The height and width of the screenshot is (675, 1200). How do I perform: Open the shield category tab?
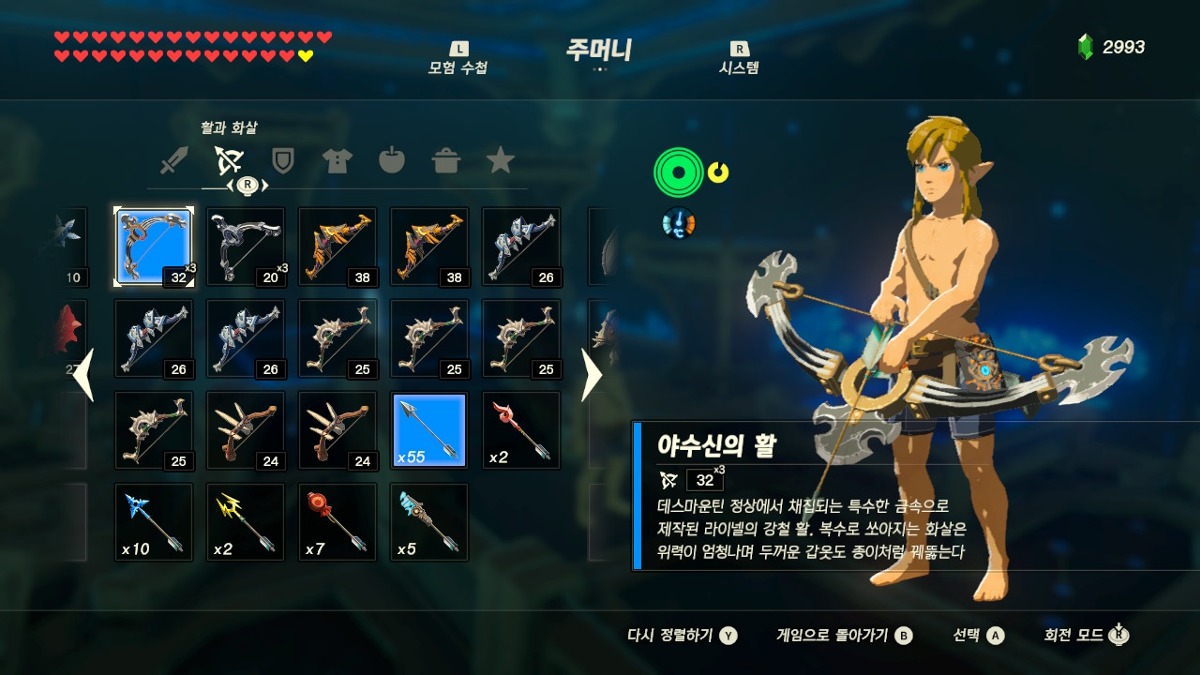[283, 160]
